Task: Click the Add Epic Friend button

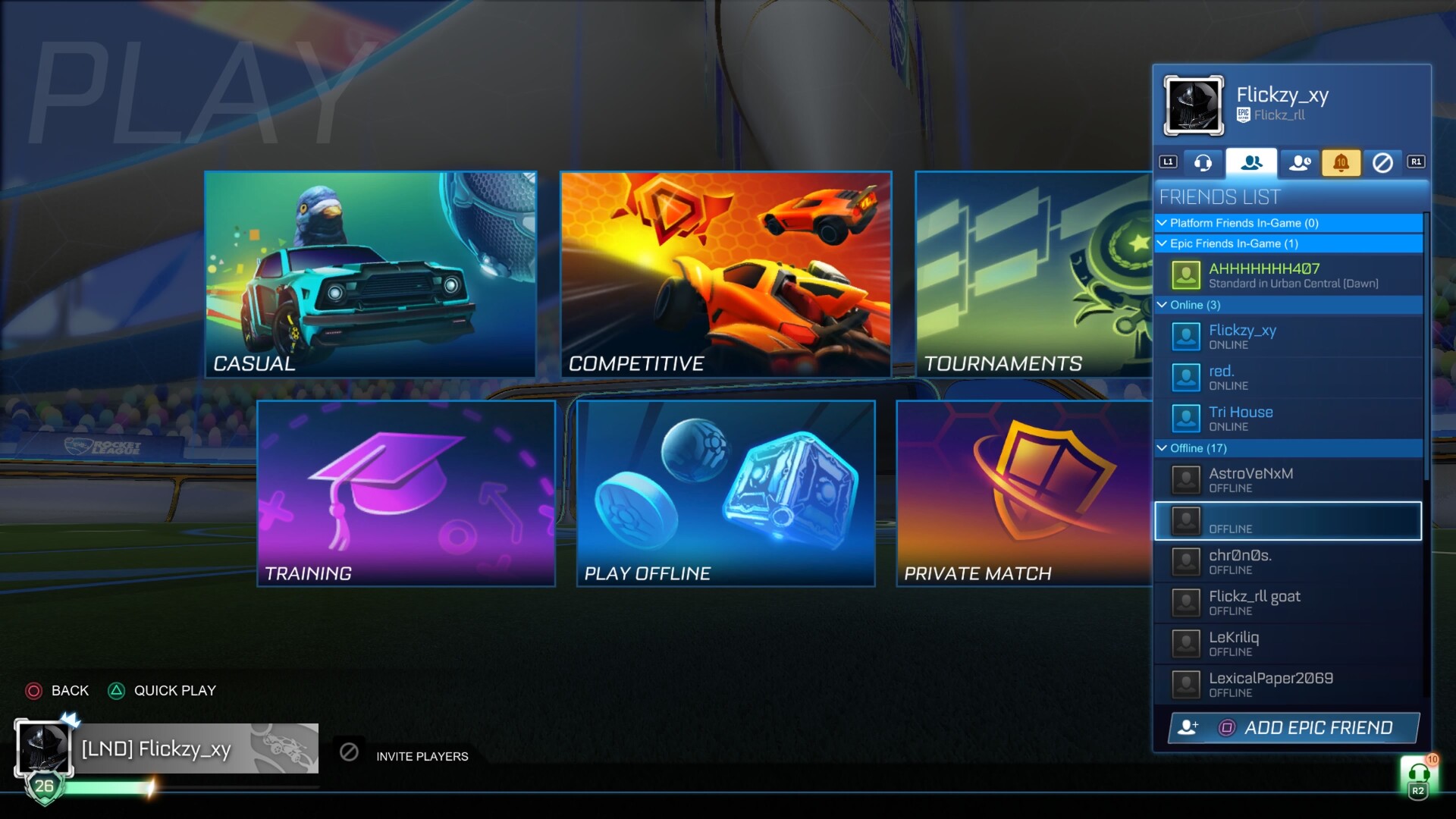Action: click(x=1294, y=728)
